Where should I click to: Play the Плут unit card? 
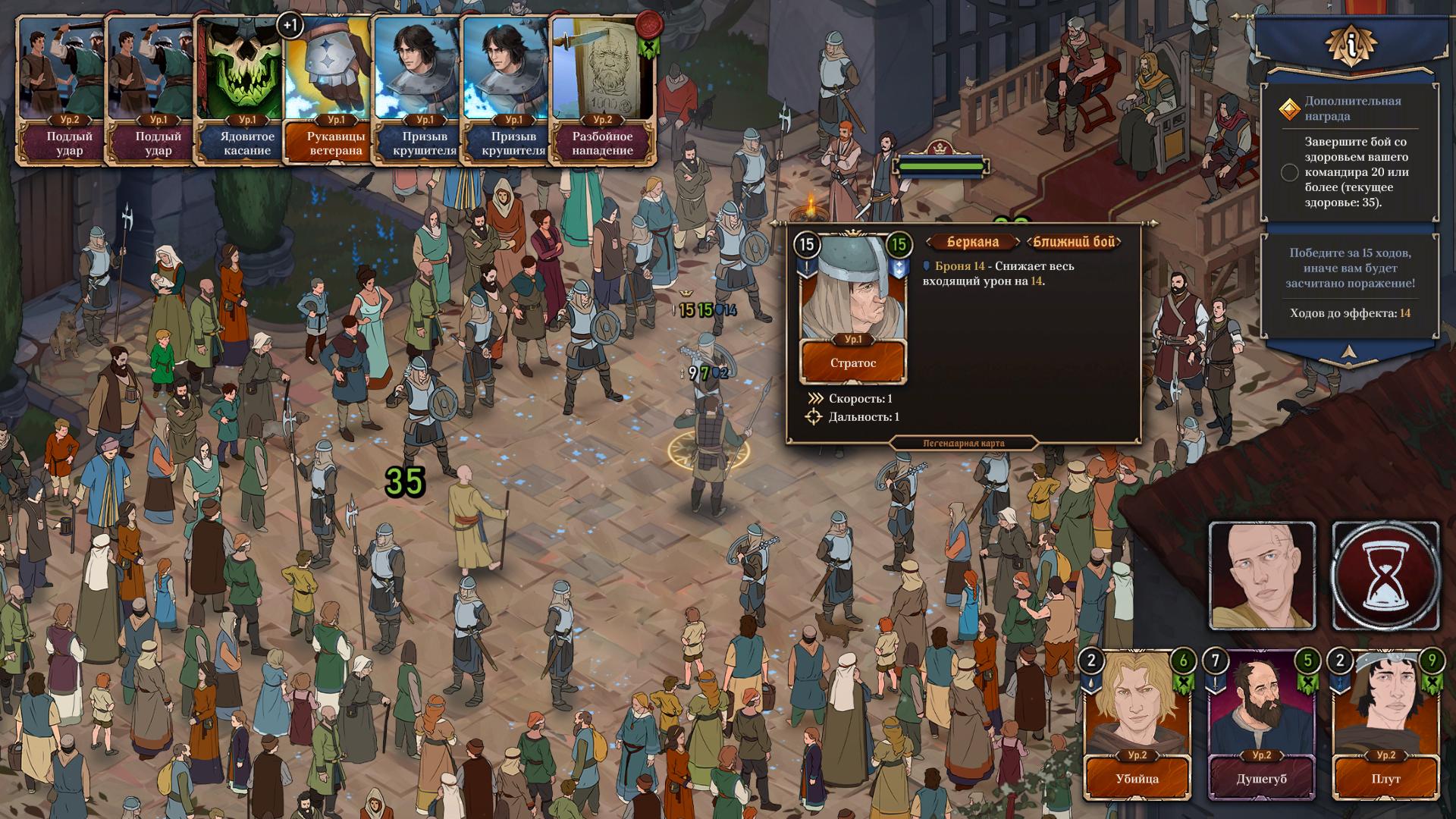(1385, 725)
